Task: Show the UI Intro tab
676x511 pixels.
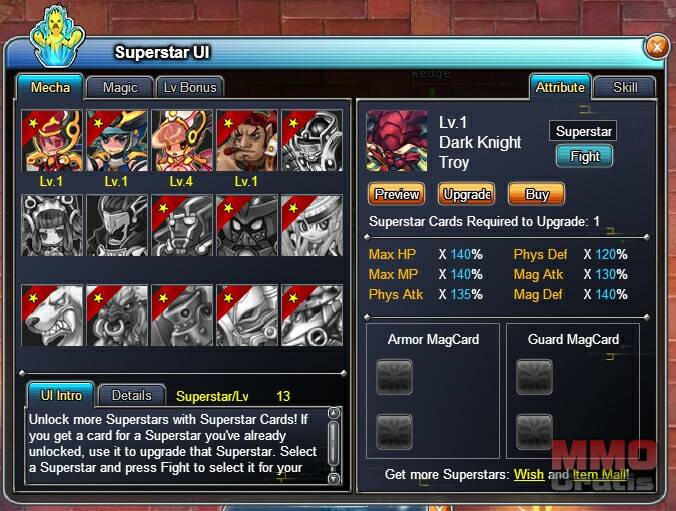Action: (61, 395)
